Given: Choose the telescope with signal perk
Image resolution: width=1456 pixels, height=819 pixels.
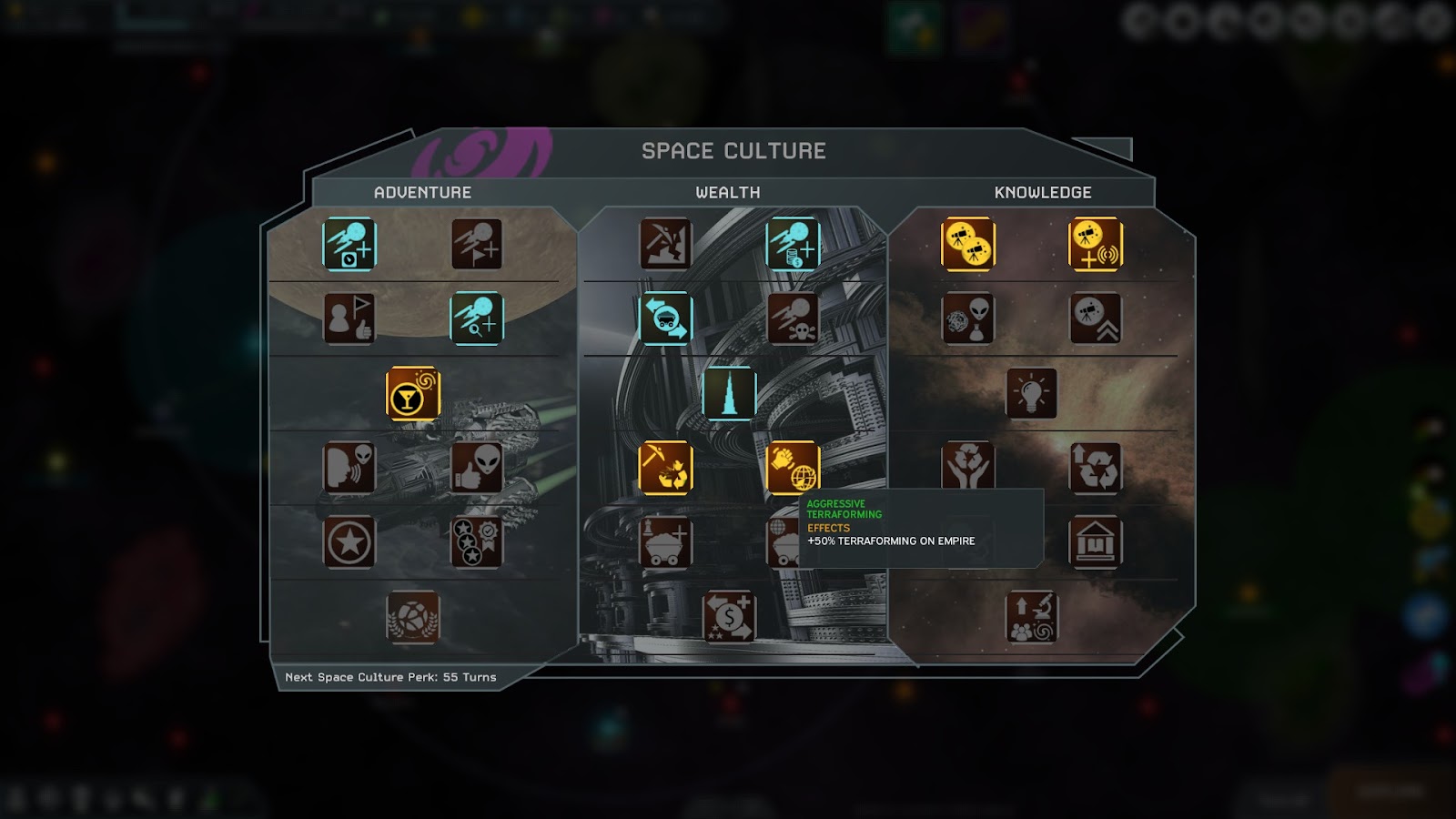Looking at the screenshot, I should [1095, 244].
